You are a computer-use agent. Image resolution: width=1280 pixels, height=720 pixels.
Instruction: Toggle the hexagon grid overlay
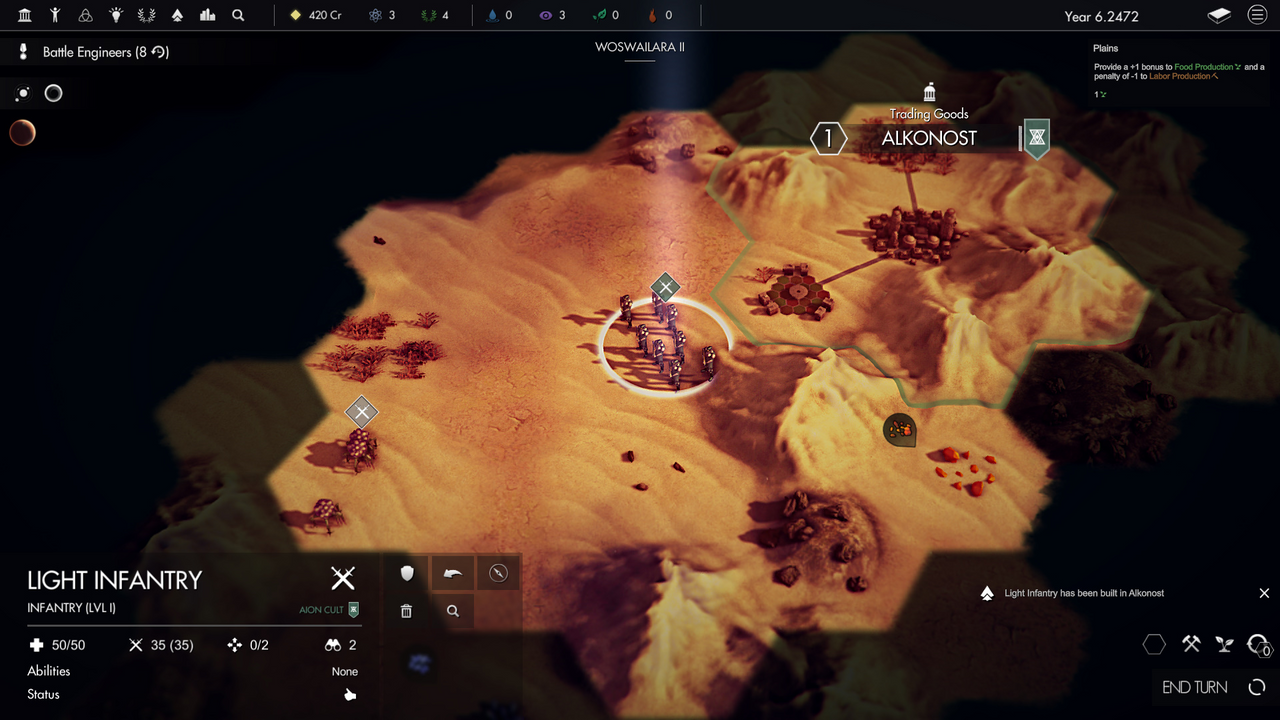point(1155,645)
